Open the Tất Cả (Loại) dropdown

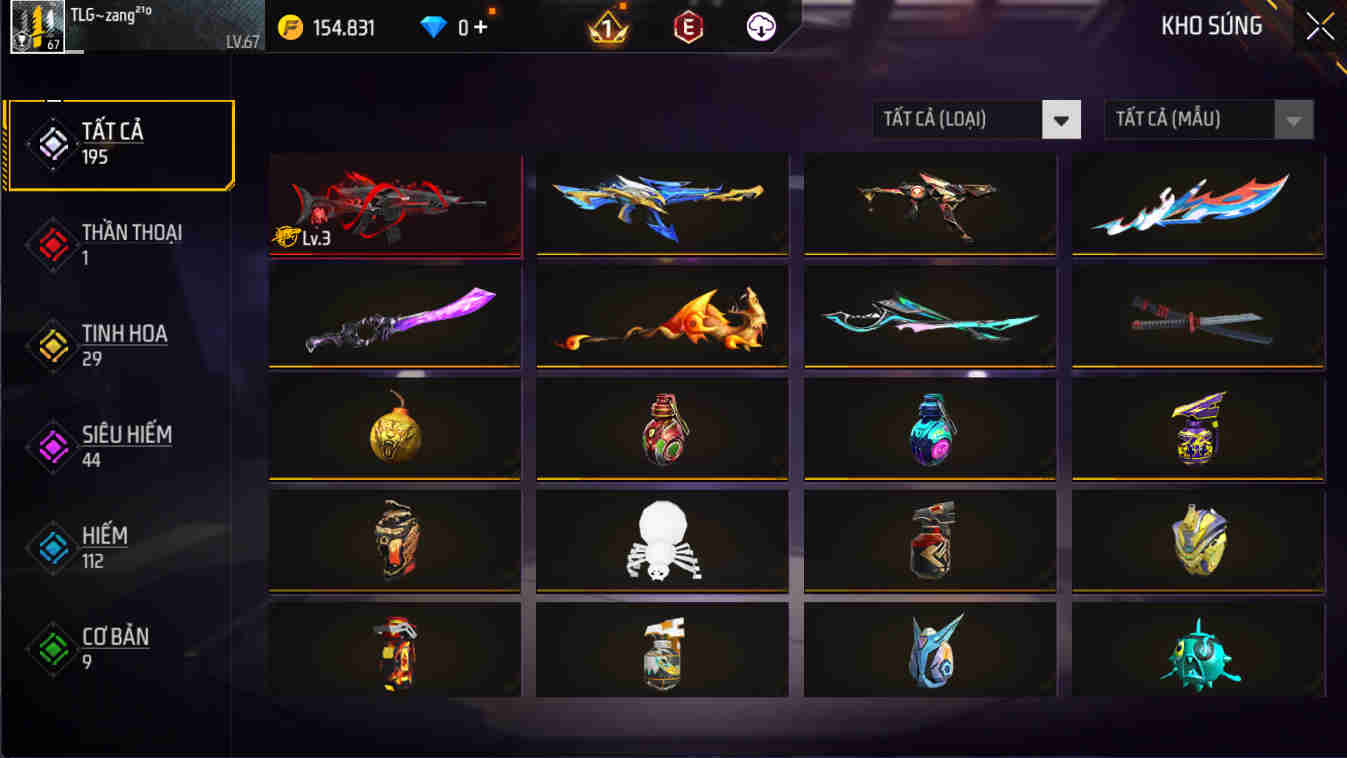(960, 119)
